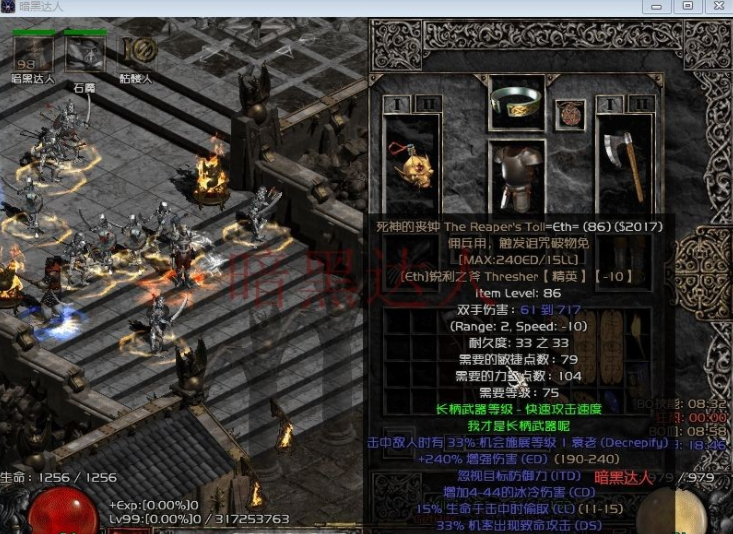Click the 暗黑达人 mercenary portrait
The image size is (733, 534).
point(33,52)
